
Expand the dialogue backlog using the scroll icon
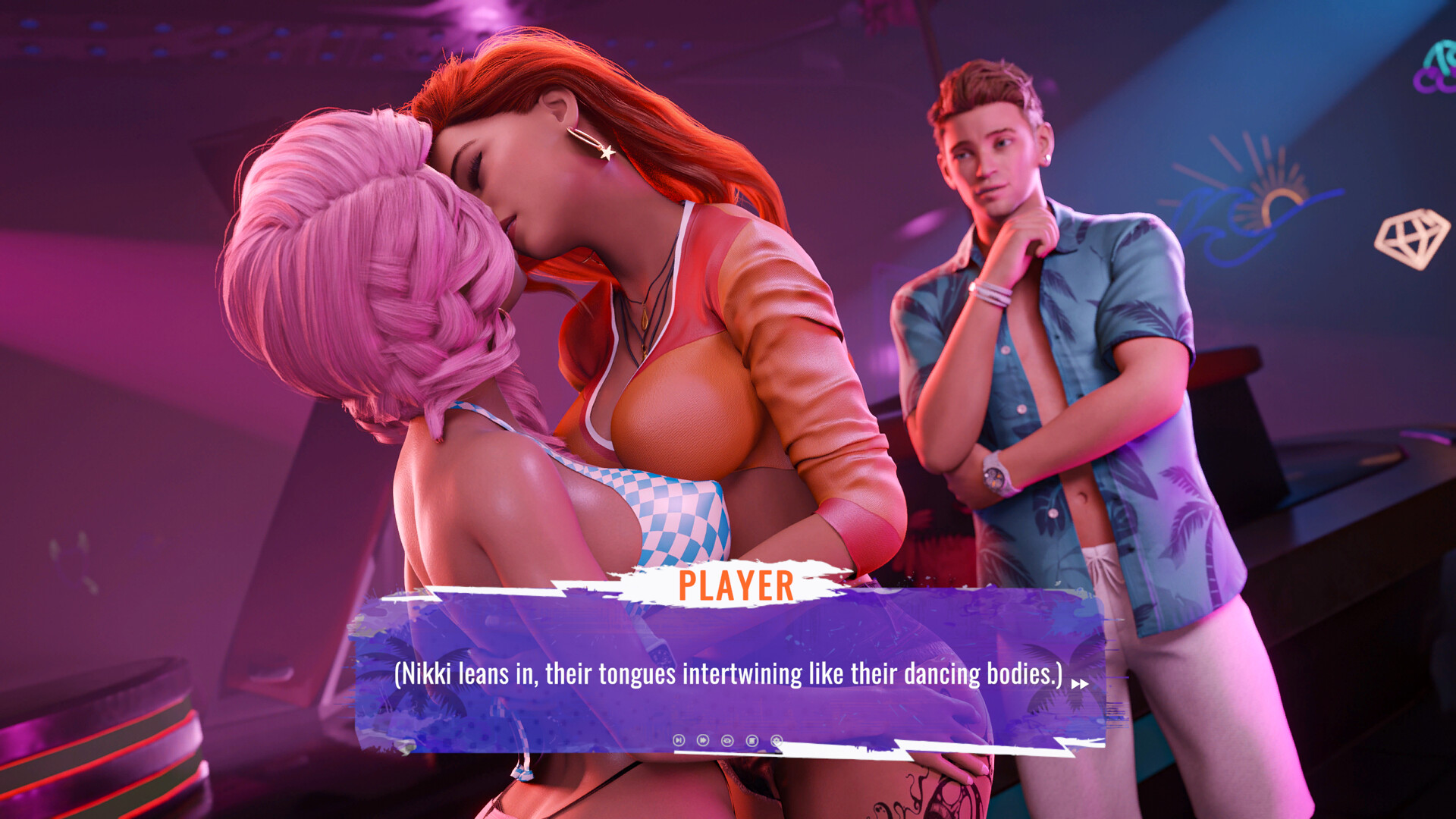pos(751,739)
